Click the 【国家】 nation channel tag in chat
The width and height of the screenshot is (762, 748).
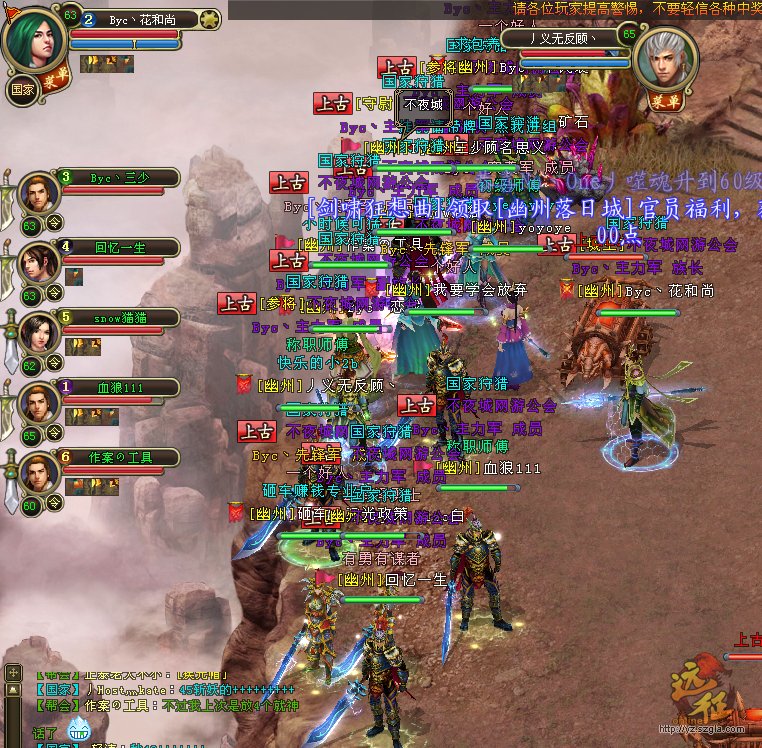[56, 689]
